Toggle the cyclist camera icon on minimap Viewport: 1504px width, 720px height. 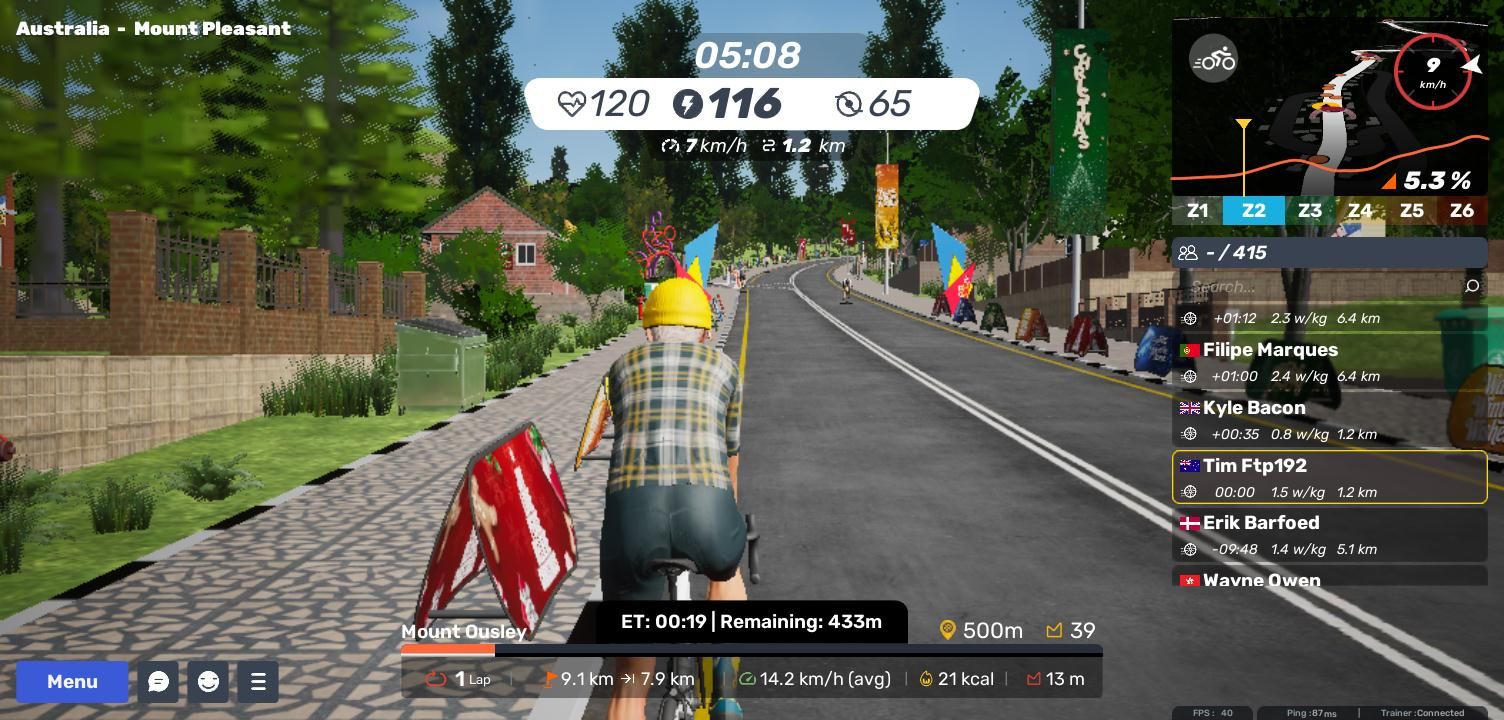[x=1213, y=59]
